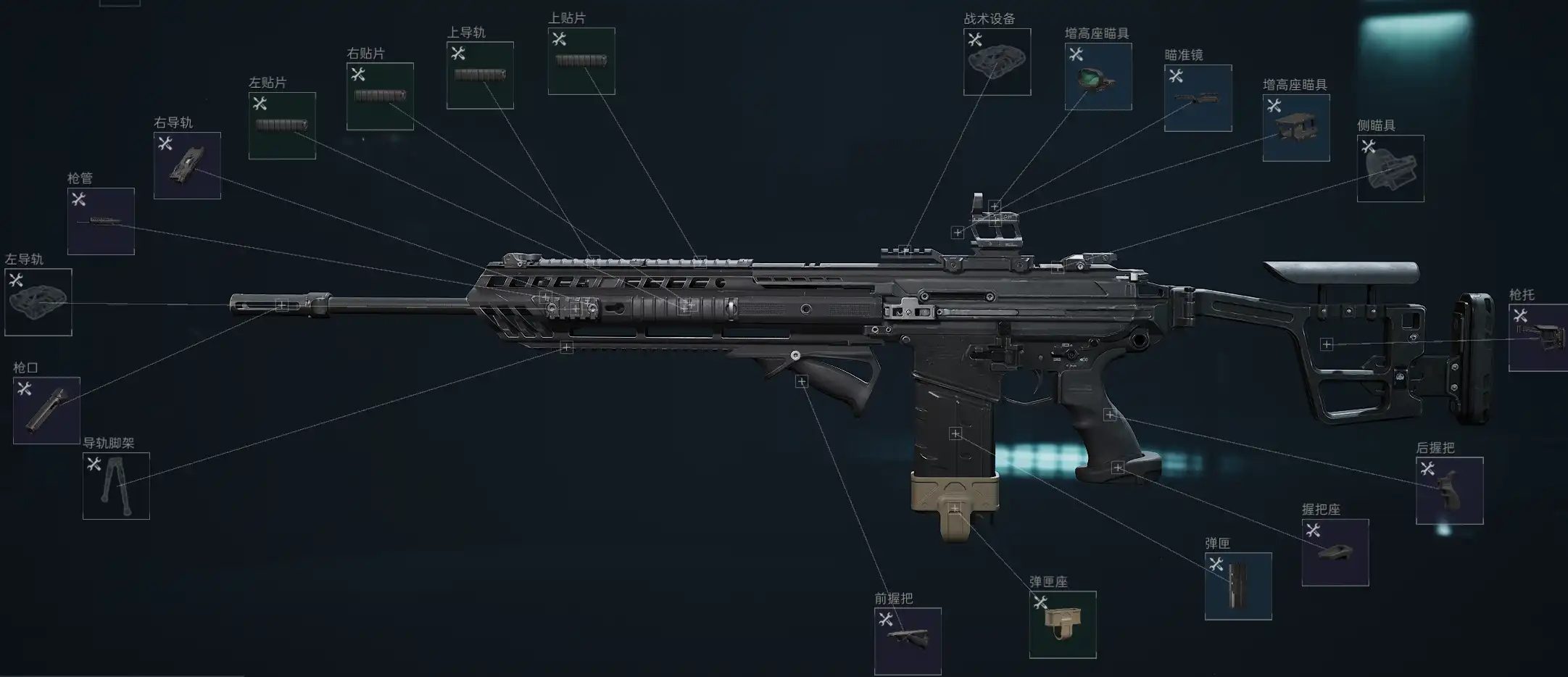Screen dimensions: 1568x677
Task: Select the 左导轨 left rail slot
Action: [x=38, y=302]
